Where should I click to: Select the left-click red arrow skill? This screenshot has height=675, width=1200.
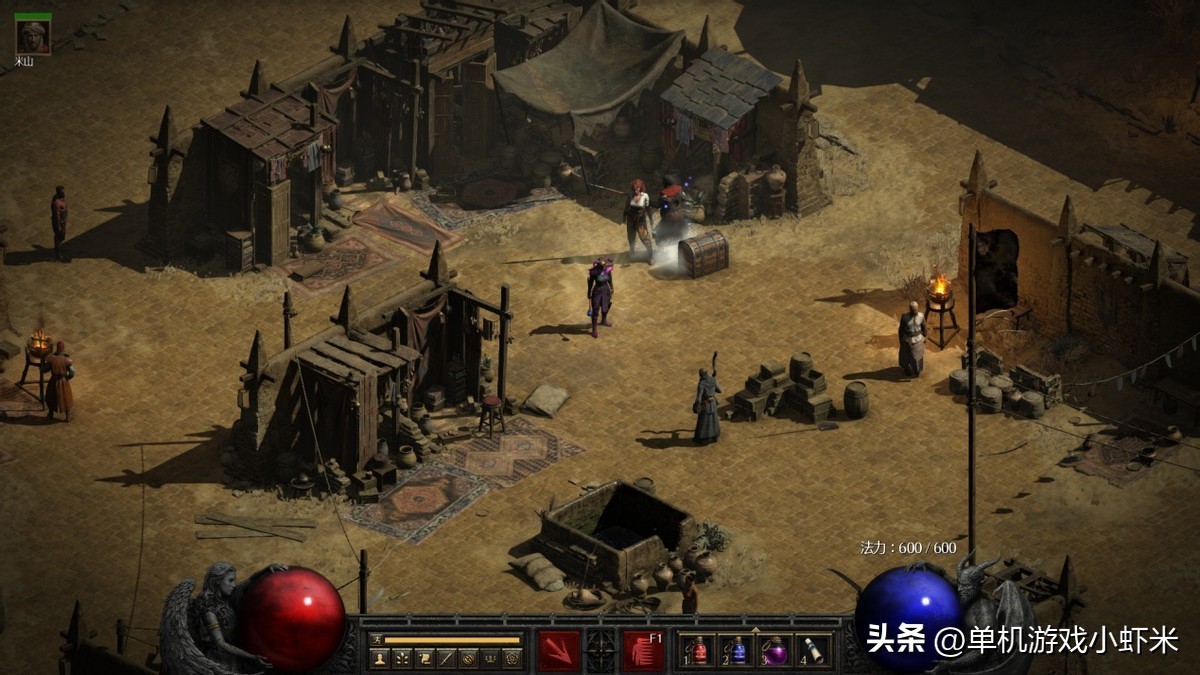click(557, 650)
